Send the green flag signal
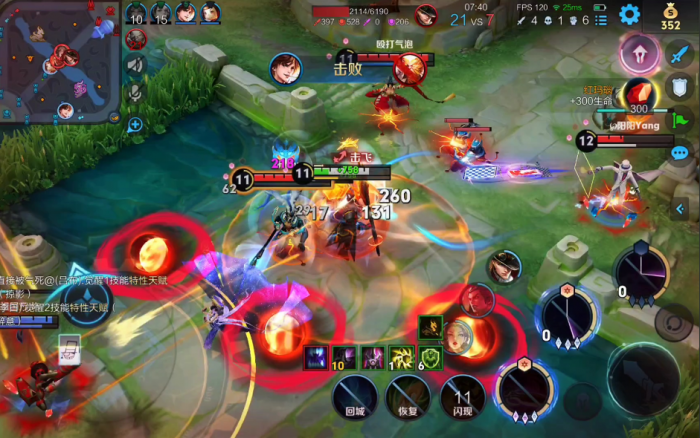The image size is (700, 438). coord(680,120)
